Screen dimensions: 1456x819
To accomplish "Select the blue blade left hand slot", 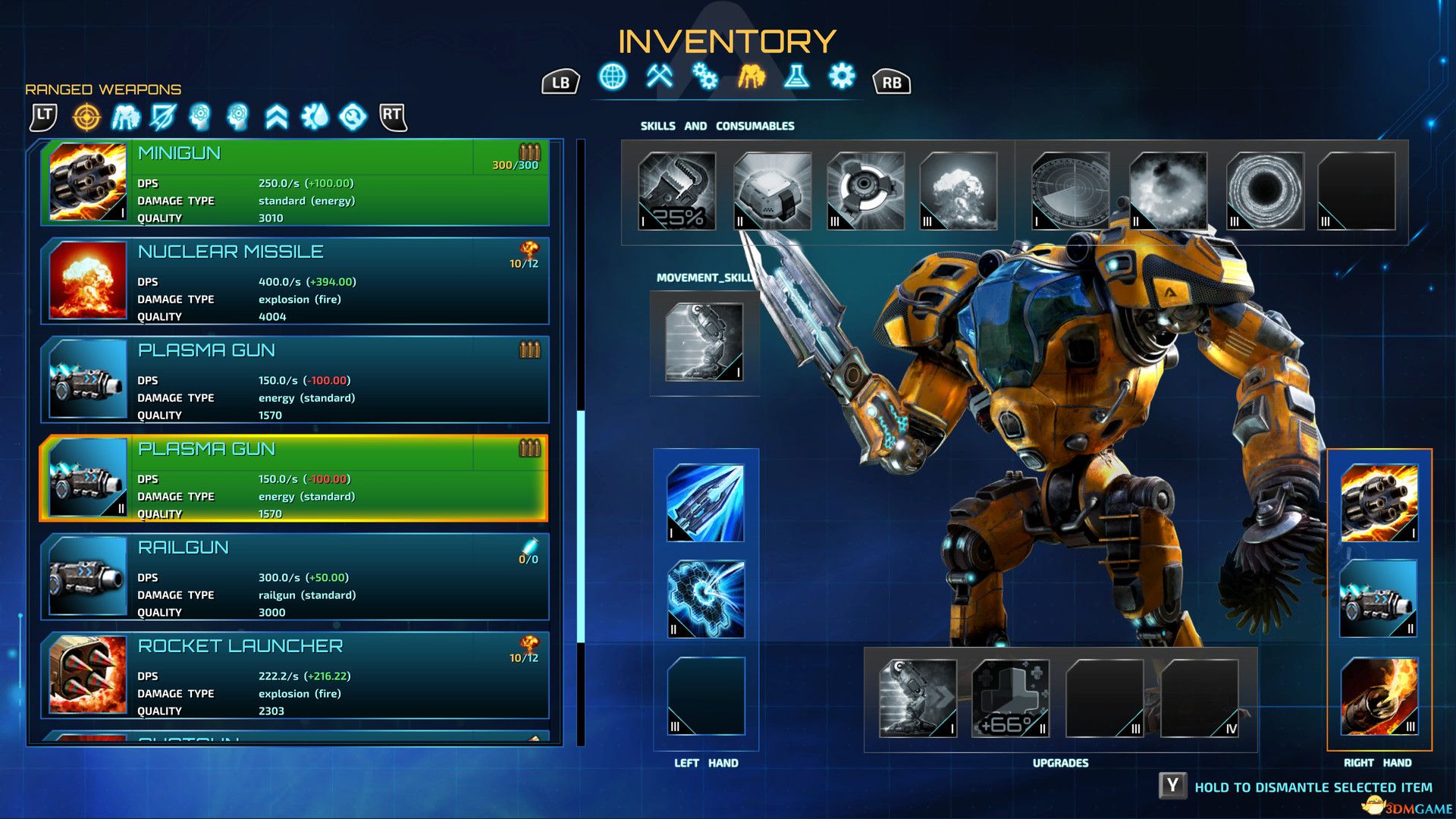I will [x=705, y=503].
